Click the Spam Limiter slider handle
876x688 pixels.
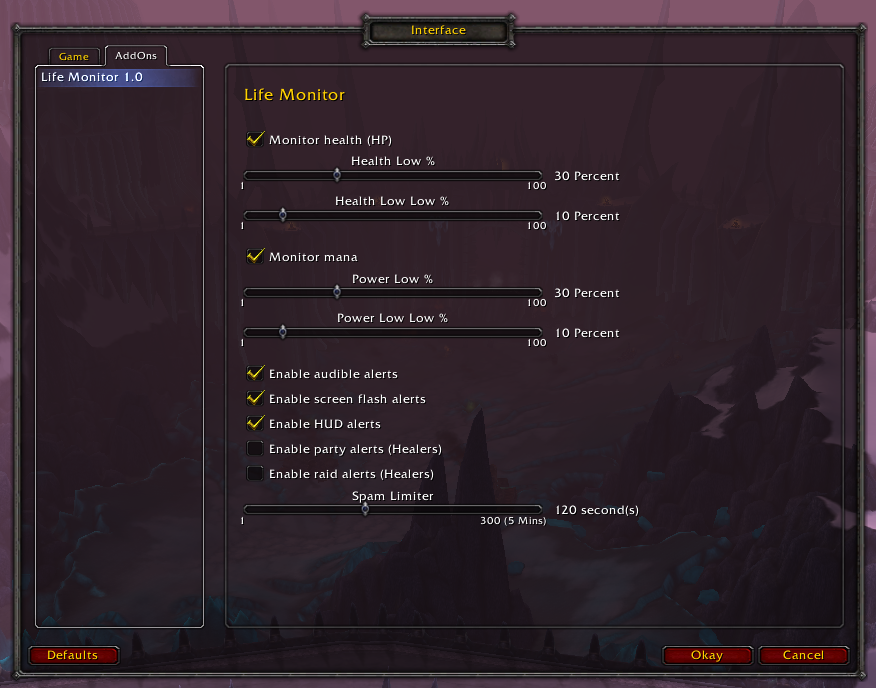coord(365,509)
